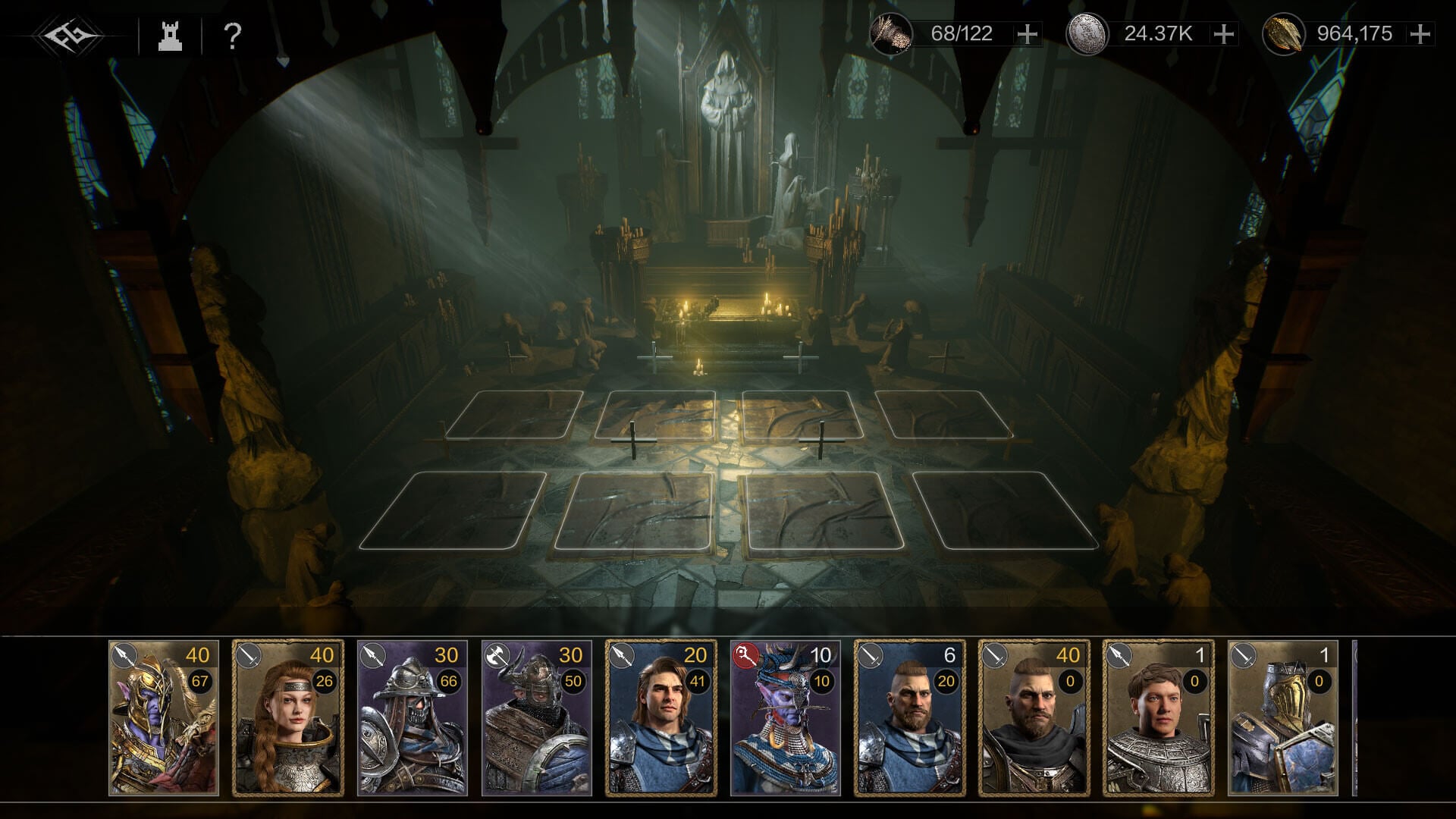
Task: Add more silver coins
Action: [x=1223, y=34]
